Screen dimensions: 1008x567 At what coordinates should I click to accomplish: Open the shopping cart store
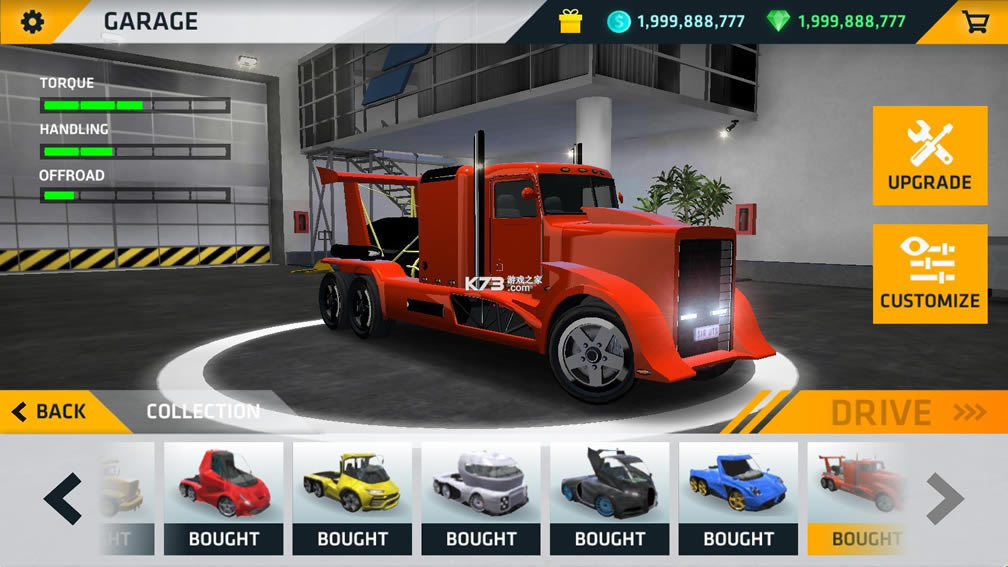[x=976, y=21]
